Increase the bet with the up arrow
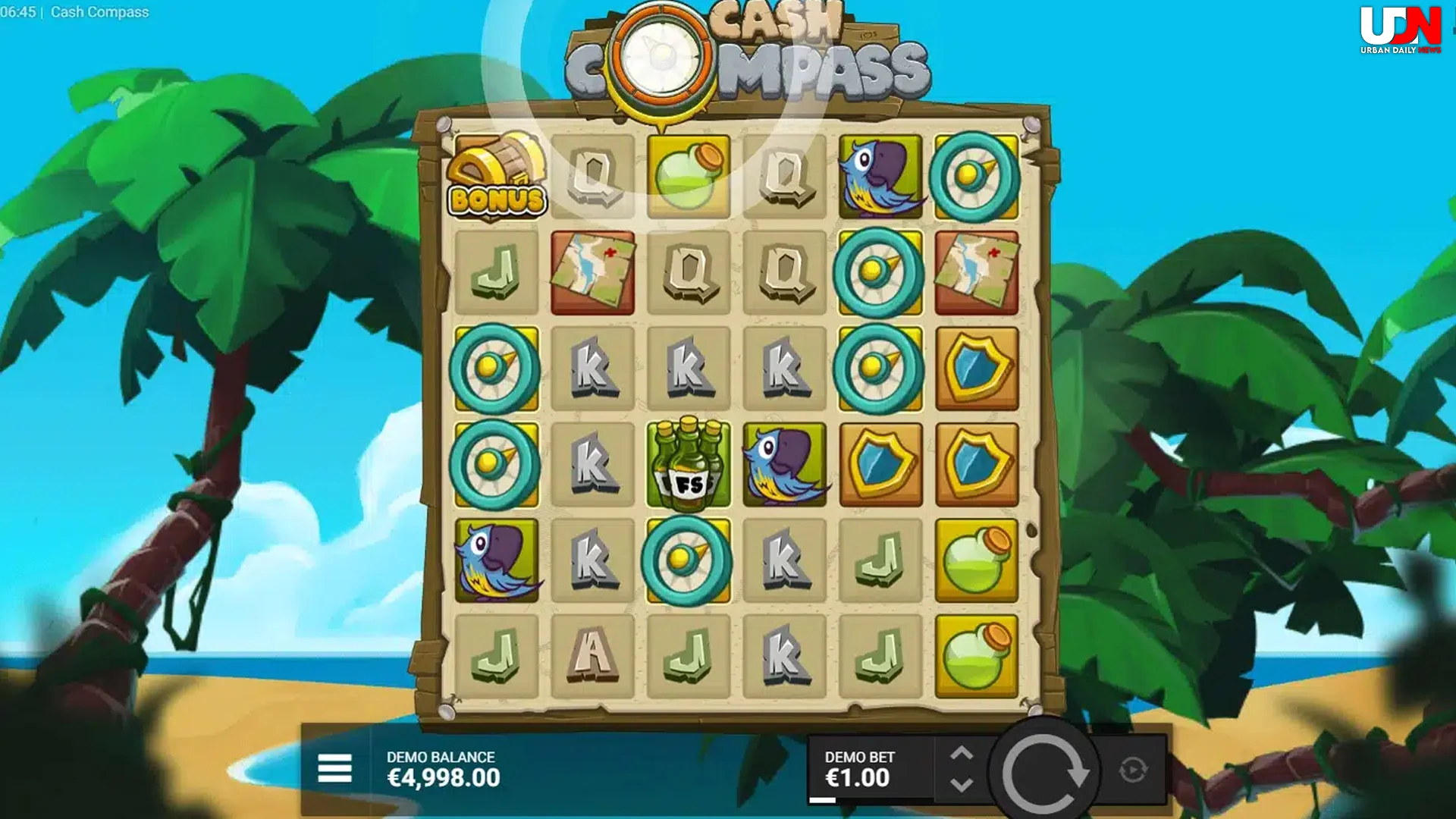This screenshot has width=1456, height=819. pyautogui.click(x=964, y=753)
